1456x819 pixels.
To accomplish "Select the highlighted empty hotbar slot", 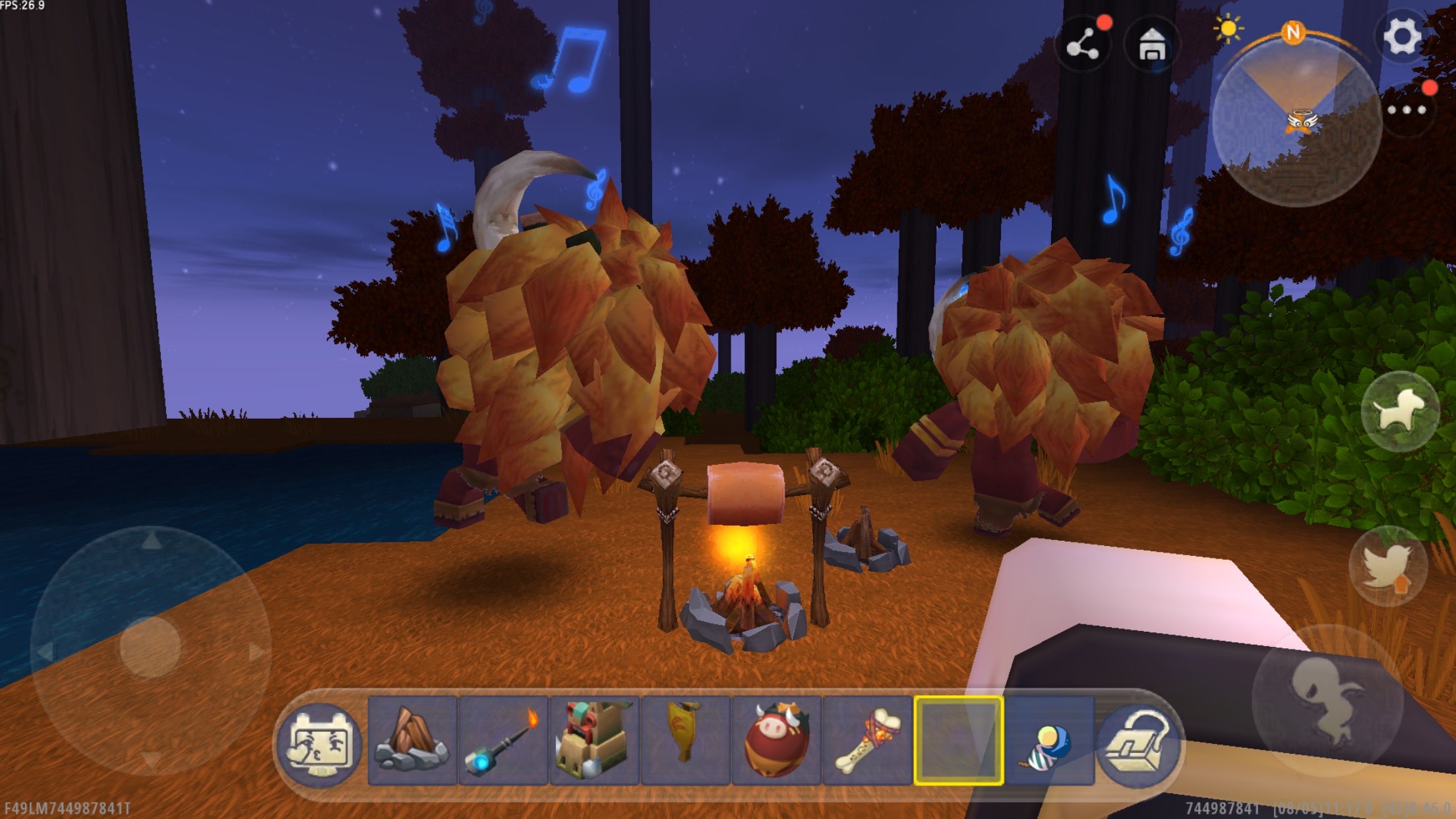I will pos(958,741).
